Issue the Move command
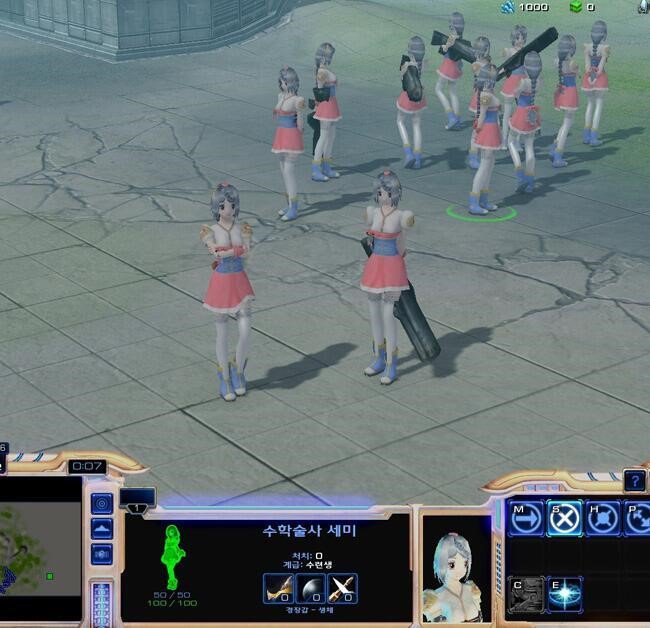650x628 pixels. point(525,518)
